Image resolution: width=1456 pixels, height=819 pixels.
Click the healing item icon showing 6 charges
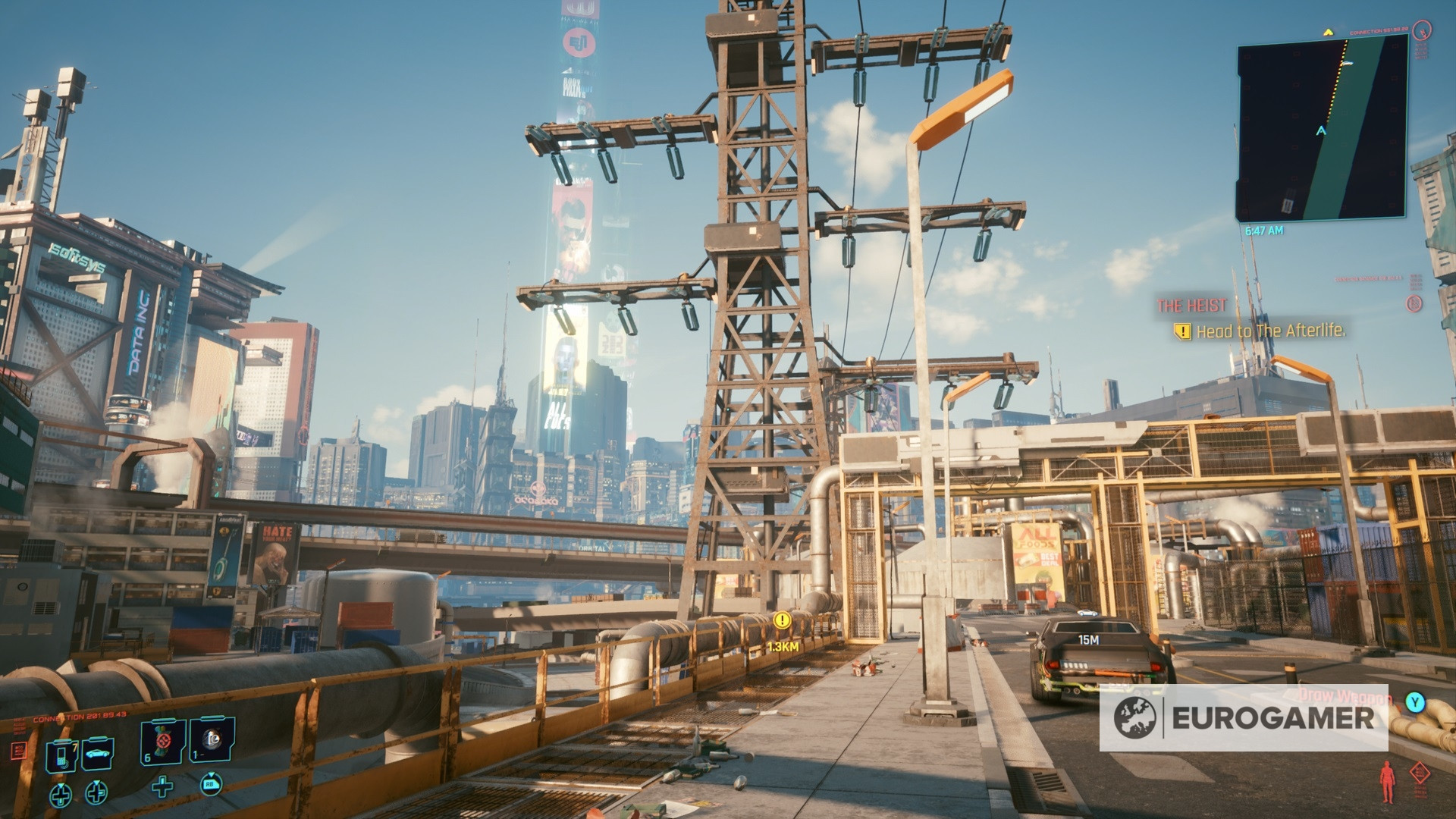coord(162,741)
